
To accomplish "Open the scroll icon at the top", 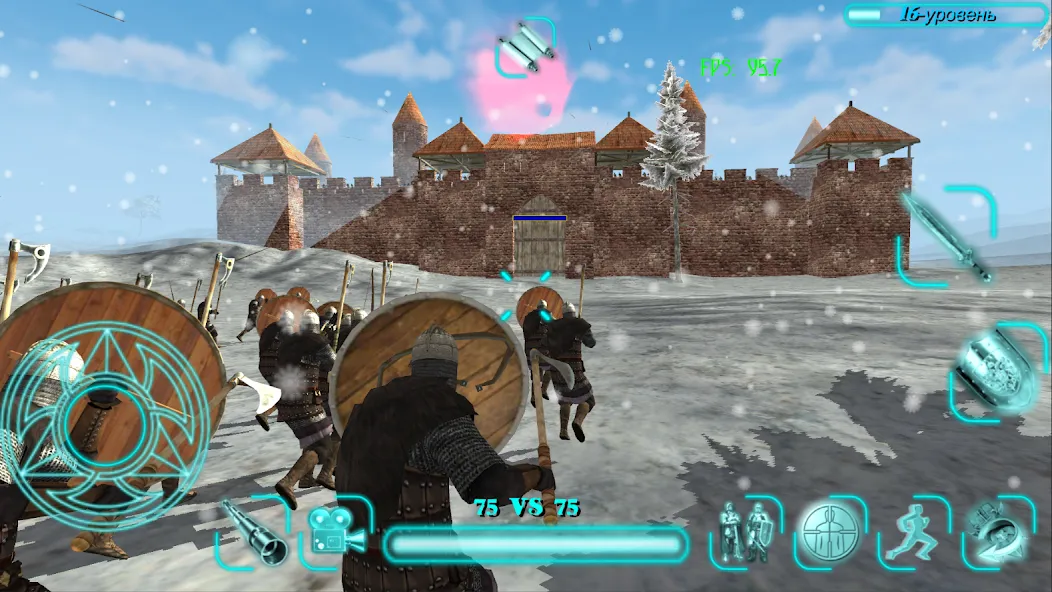I will (525, 46).
